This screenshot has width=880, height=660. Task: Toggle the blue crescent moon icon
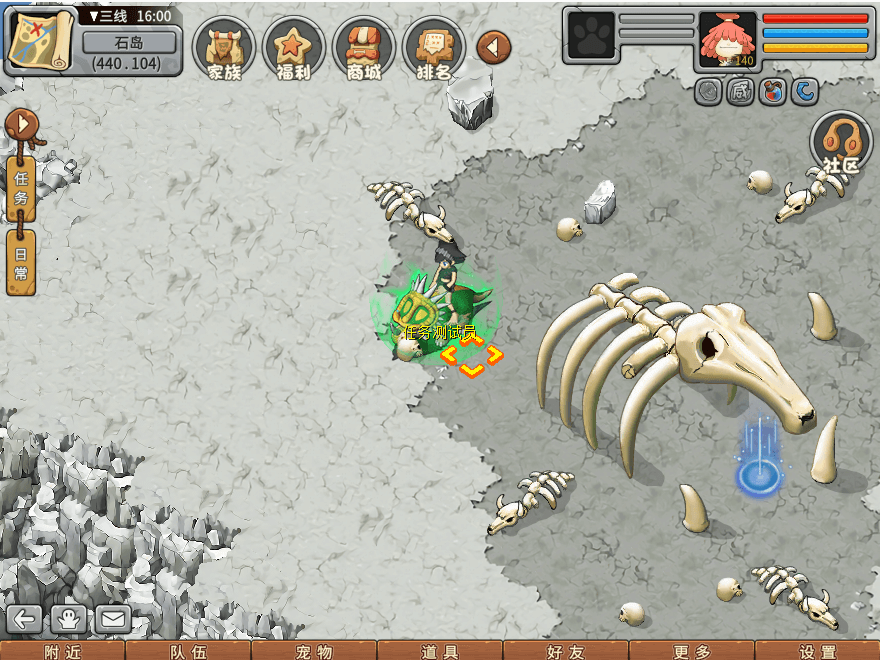point(805,92)
